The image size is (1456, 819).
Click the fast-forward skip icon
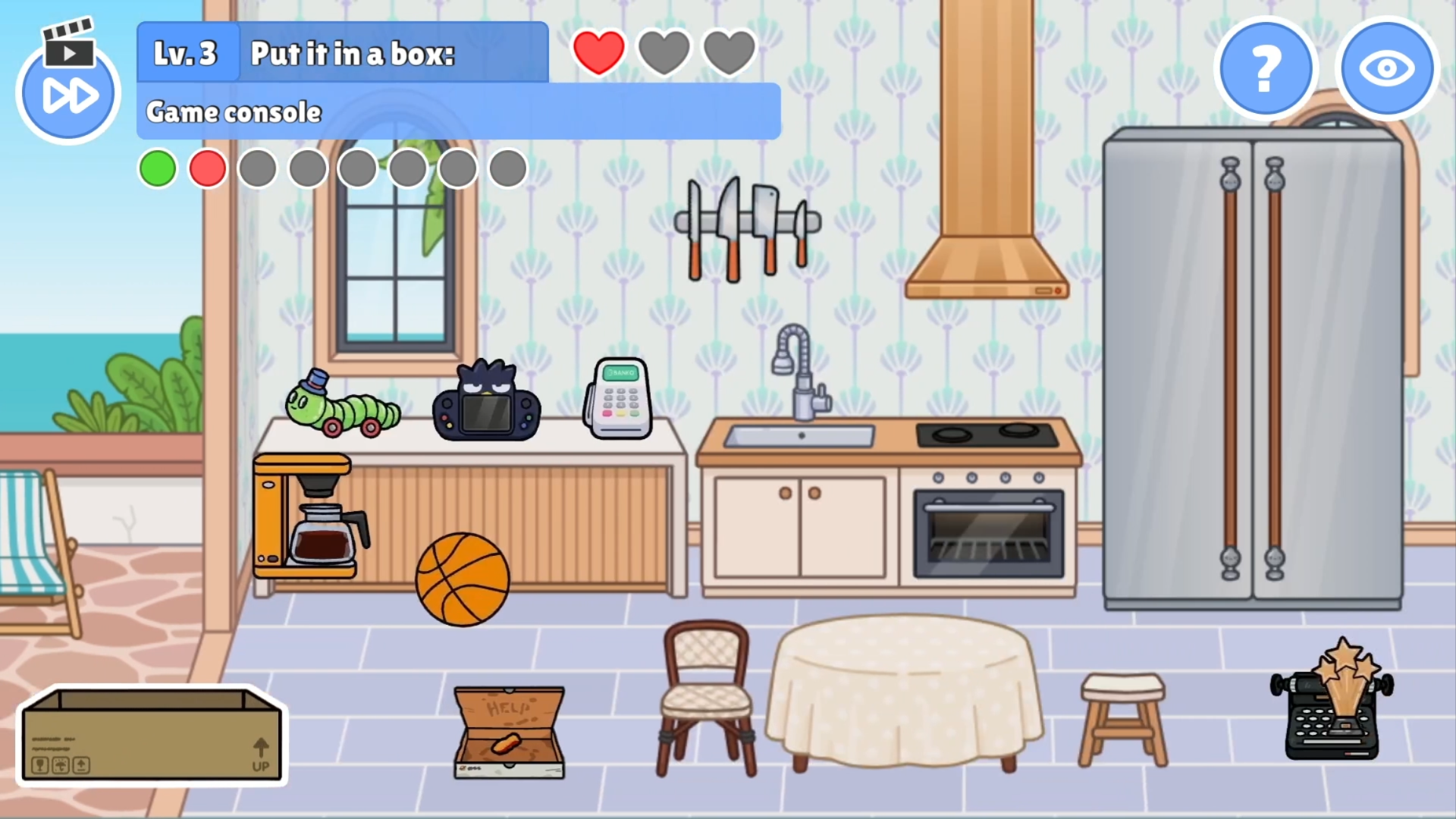tap(68, 95)
